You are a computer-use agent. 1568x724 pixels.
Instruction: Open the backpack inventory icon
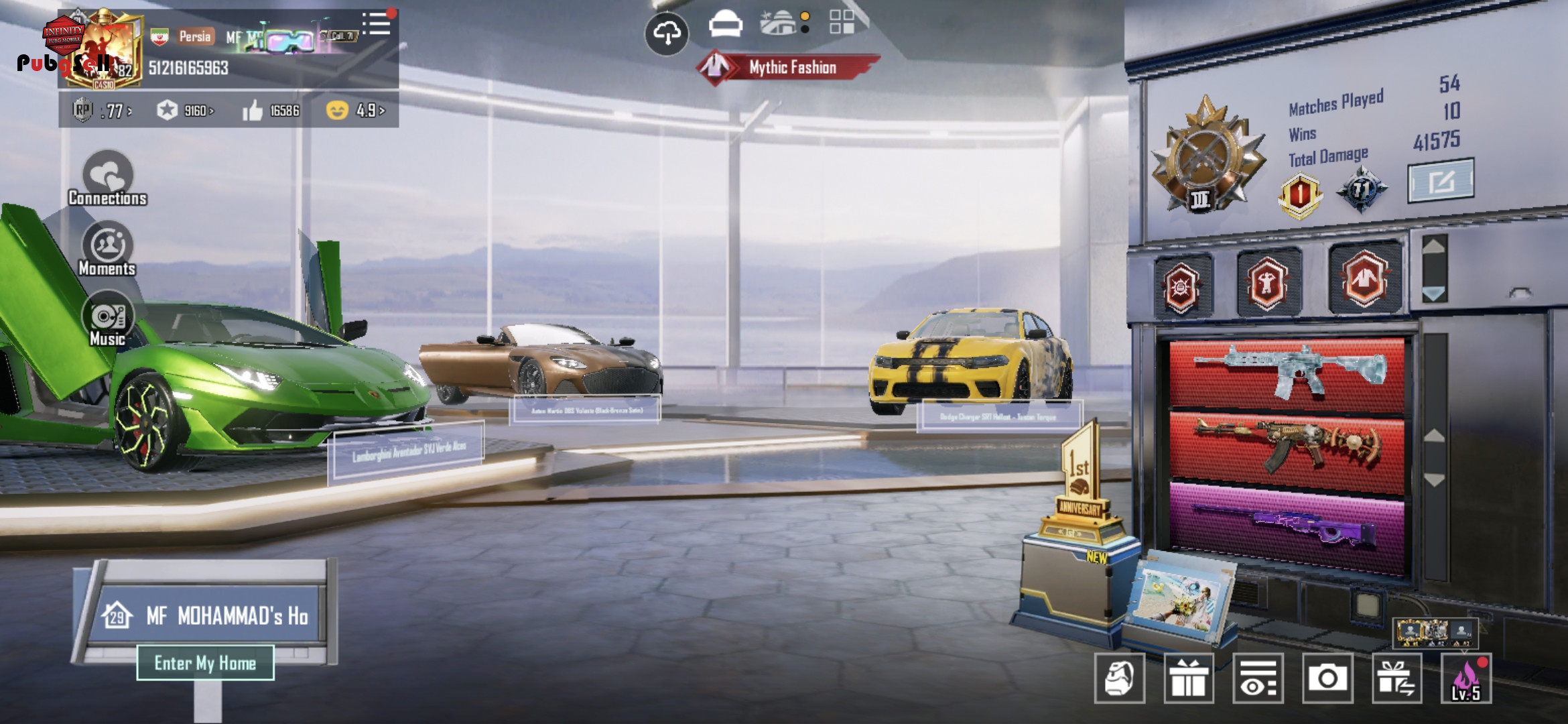(1120, 678)
